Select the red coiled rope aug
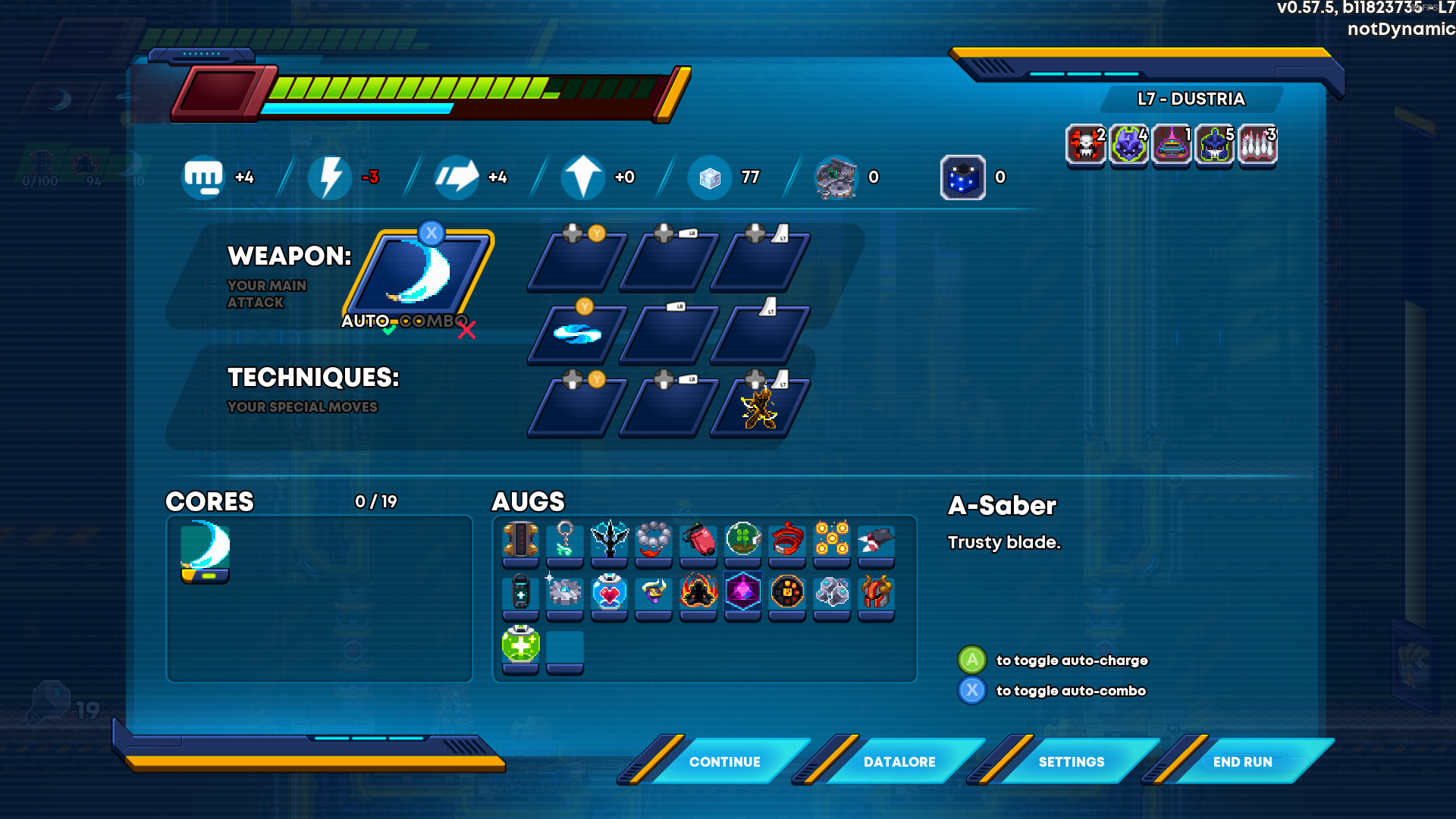Image resolution: width=1456 pixels, height=819 pixels. pos(787,540)
